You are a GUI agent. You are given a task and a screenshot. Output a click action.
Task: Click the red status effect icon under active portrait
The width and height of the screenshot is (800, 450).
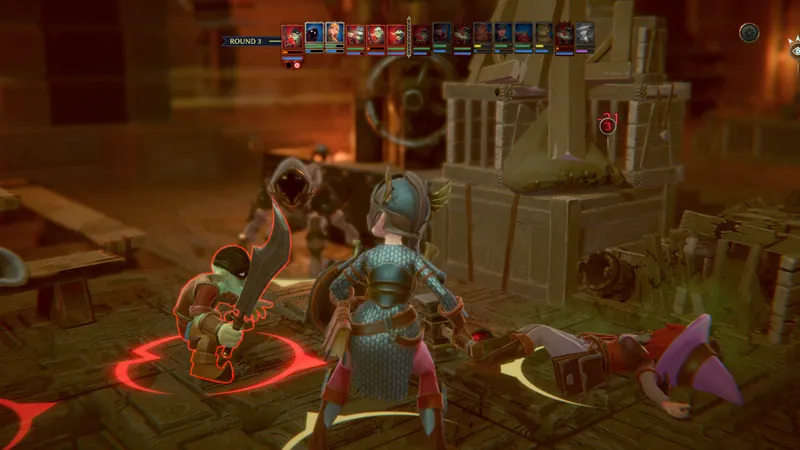(x=297, y=65)
